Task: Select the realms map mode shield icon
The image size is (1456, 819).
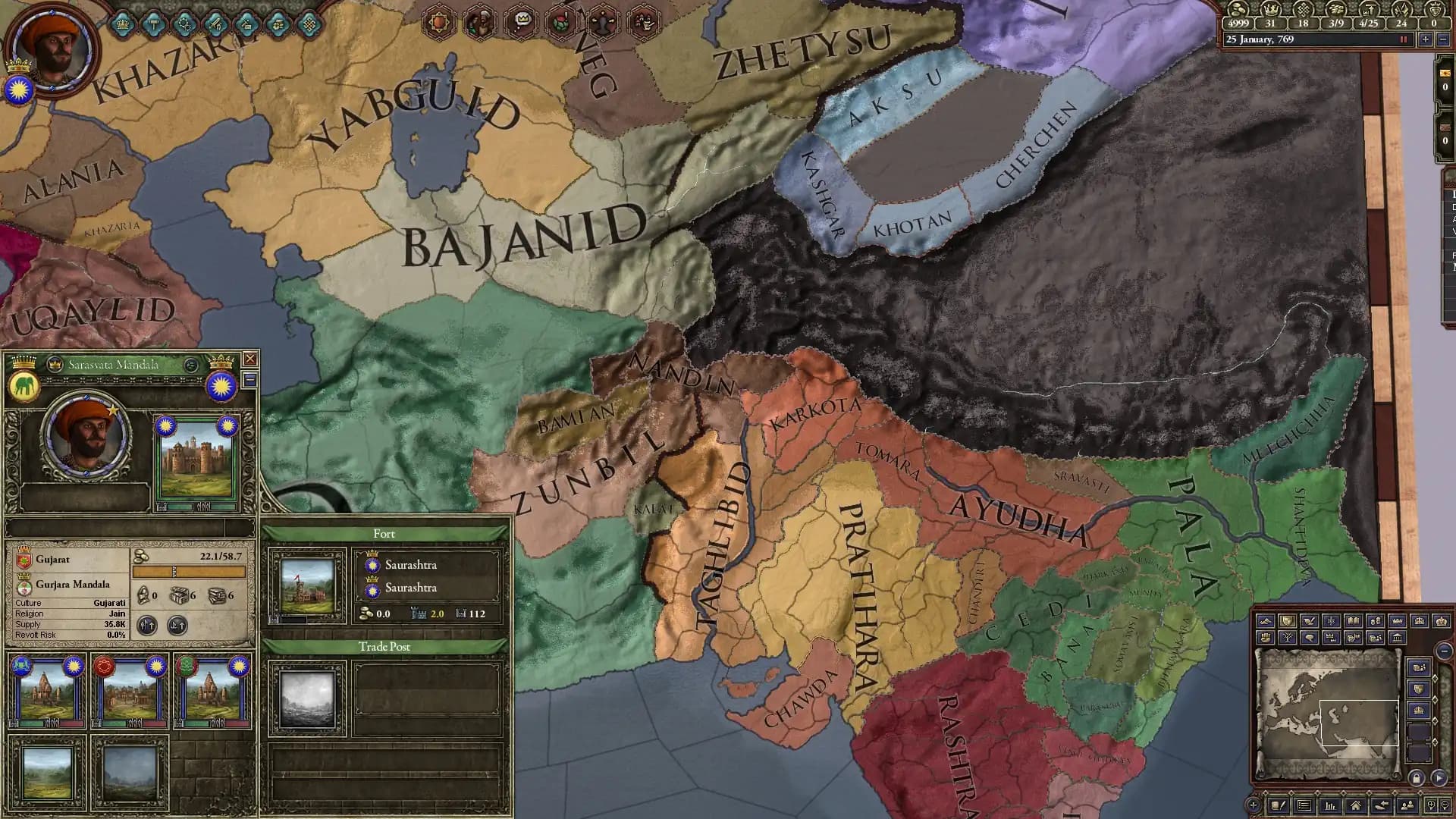Action: pos(1287,620)
